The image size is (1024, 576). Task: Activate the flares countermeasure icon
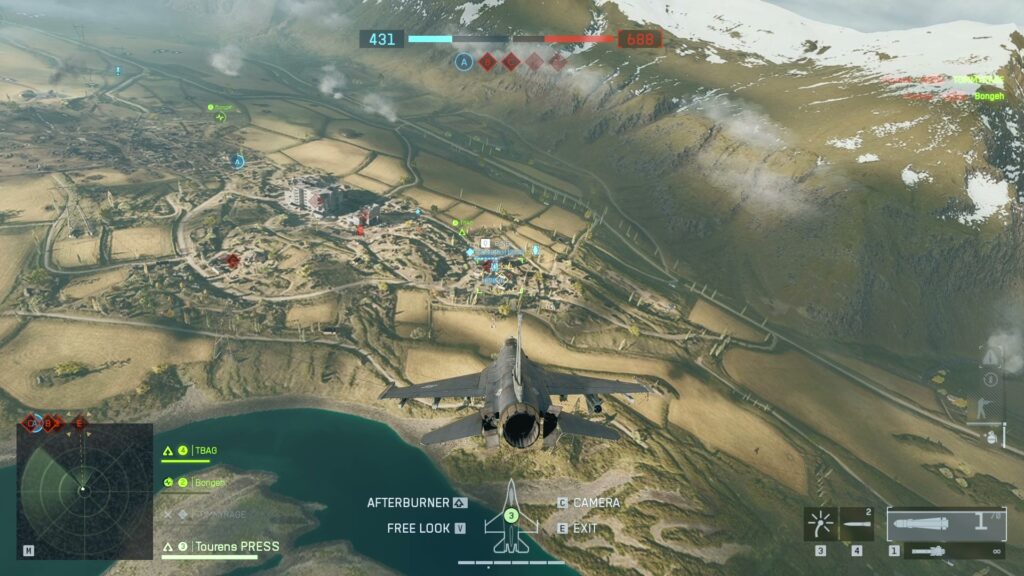[822, 523]
